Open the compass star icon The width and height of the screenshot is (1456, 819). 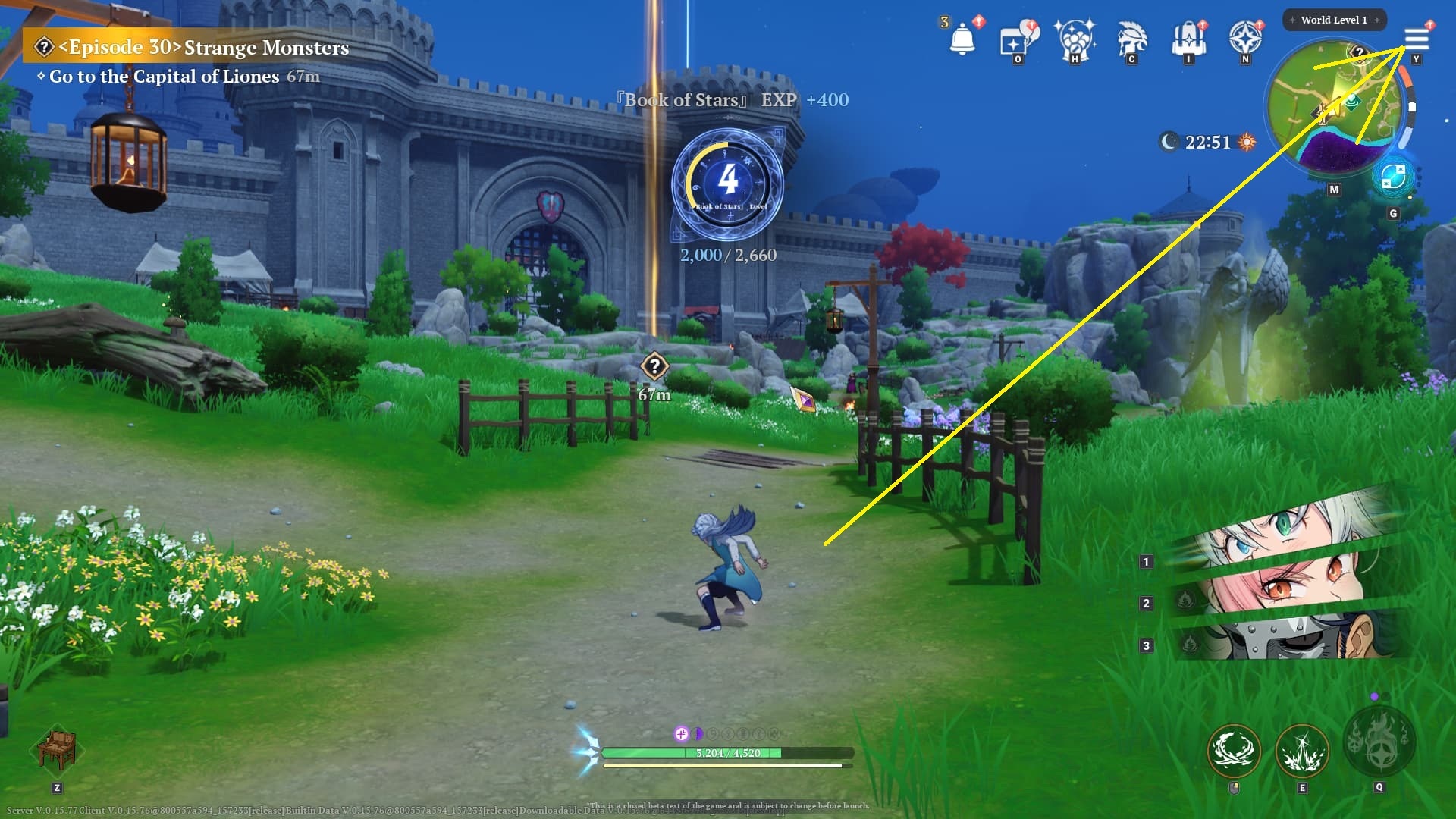[x=1245, y=38]
